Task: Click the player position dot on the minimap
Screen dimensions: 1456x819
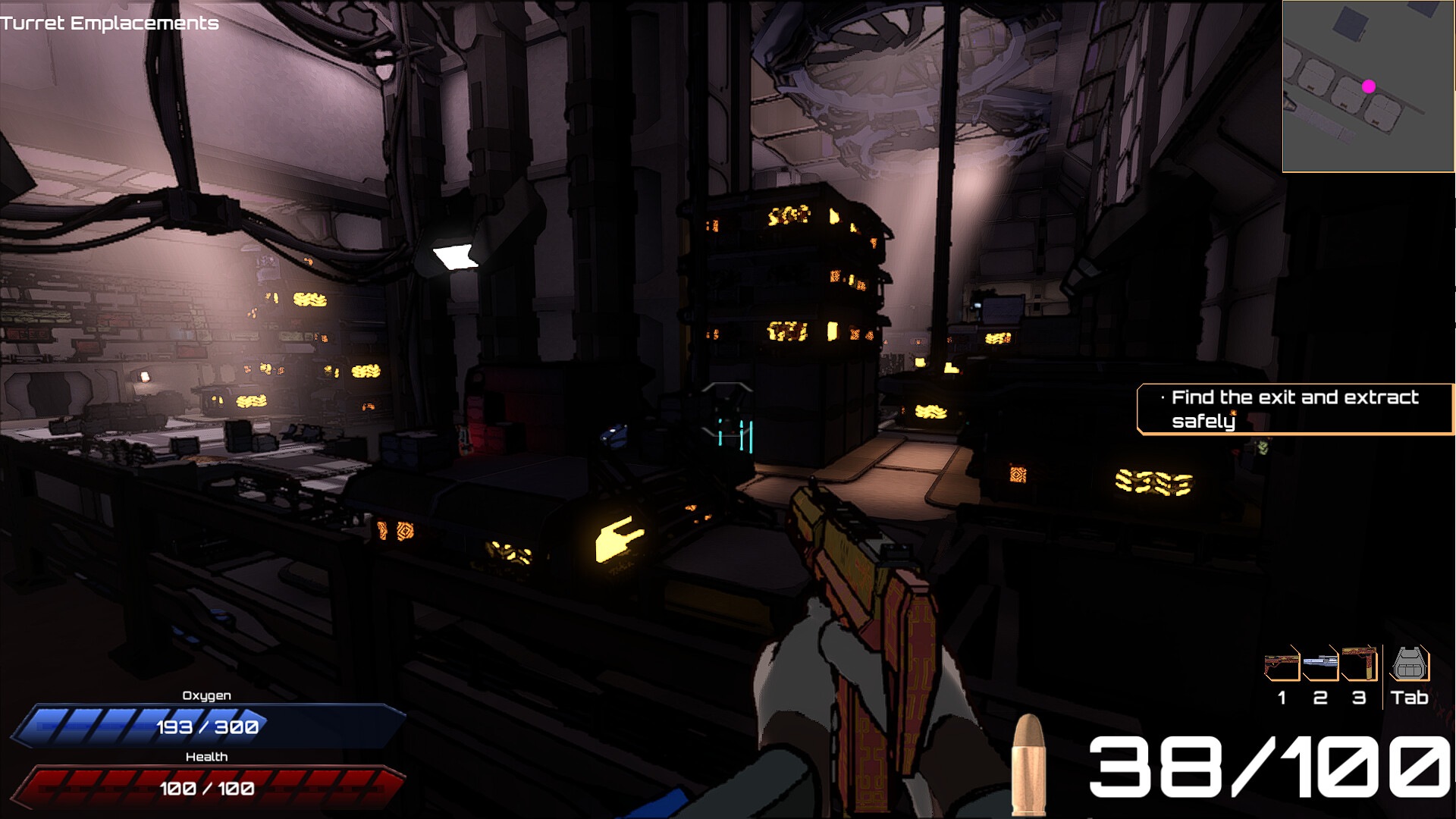Action: tap(1370, 86)
